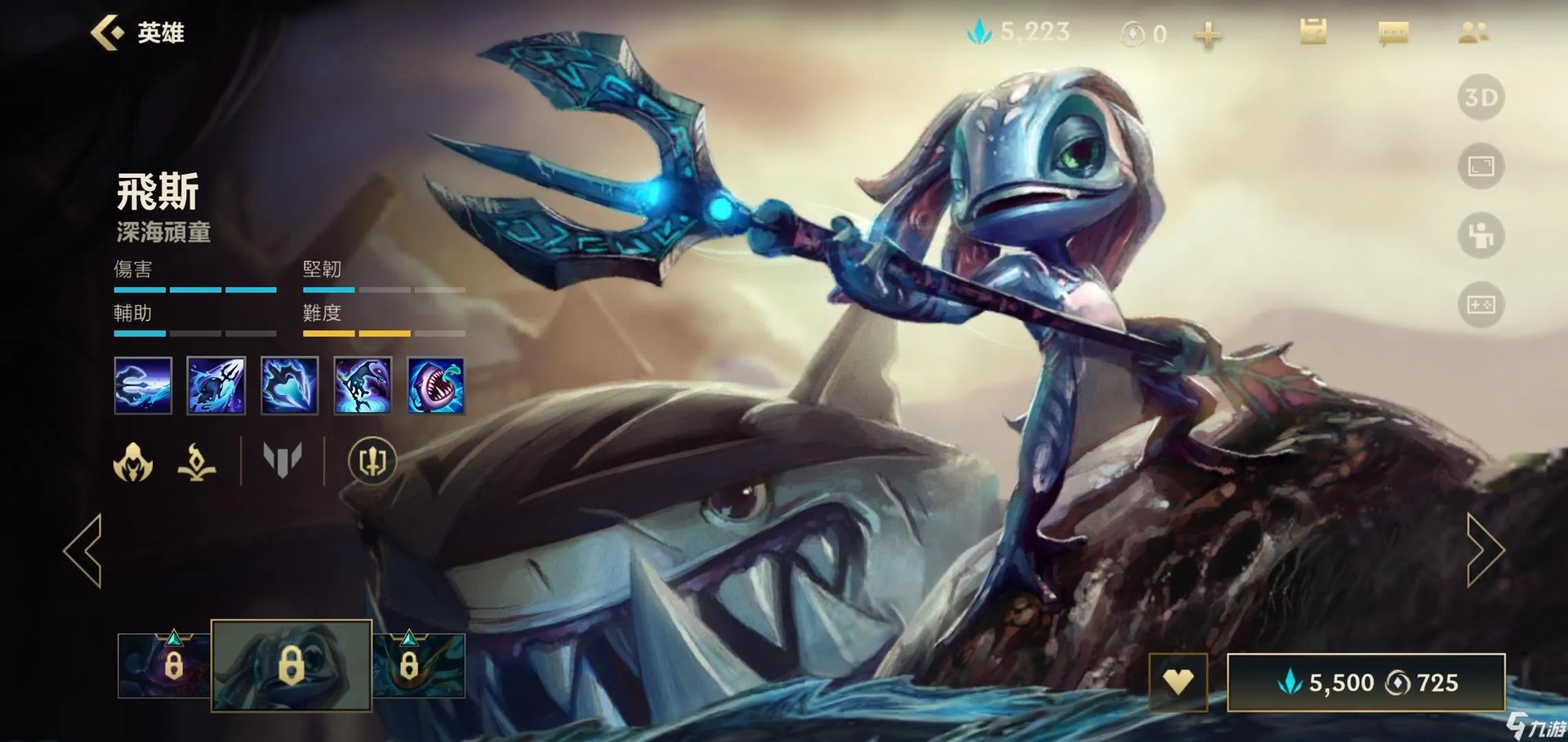This screenshot has height=742, width=1568.
Task: Show the next champion with right arrow
Action: coord(1485,550)
